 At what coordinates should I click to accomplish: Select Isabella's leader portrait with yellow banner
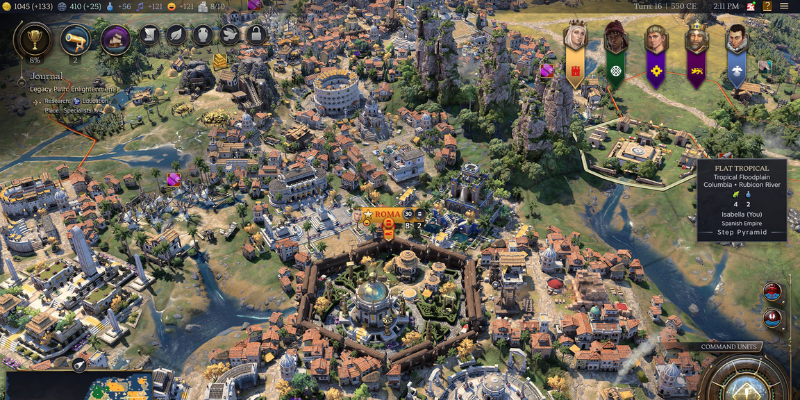click(x=576, y=40)
